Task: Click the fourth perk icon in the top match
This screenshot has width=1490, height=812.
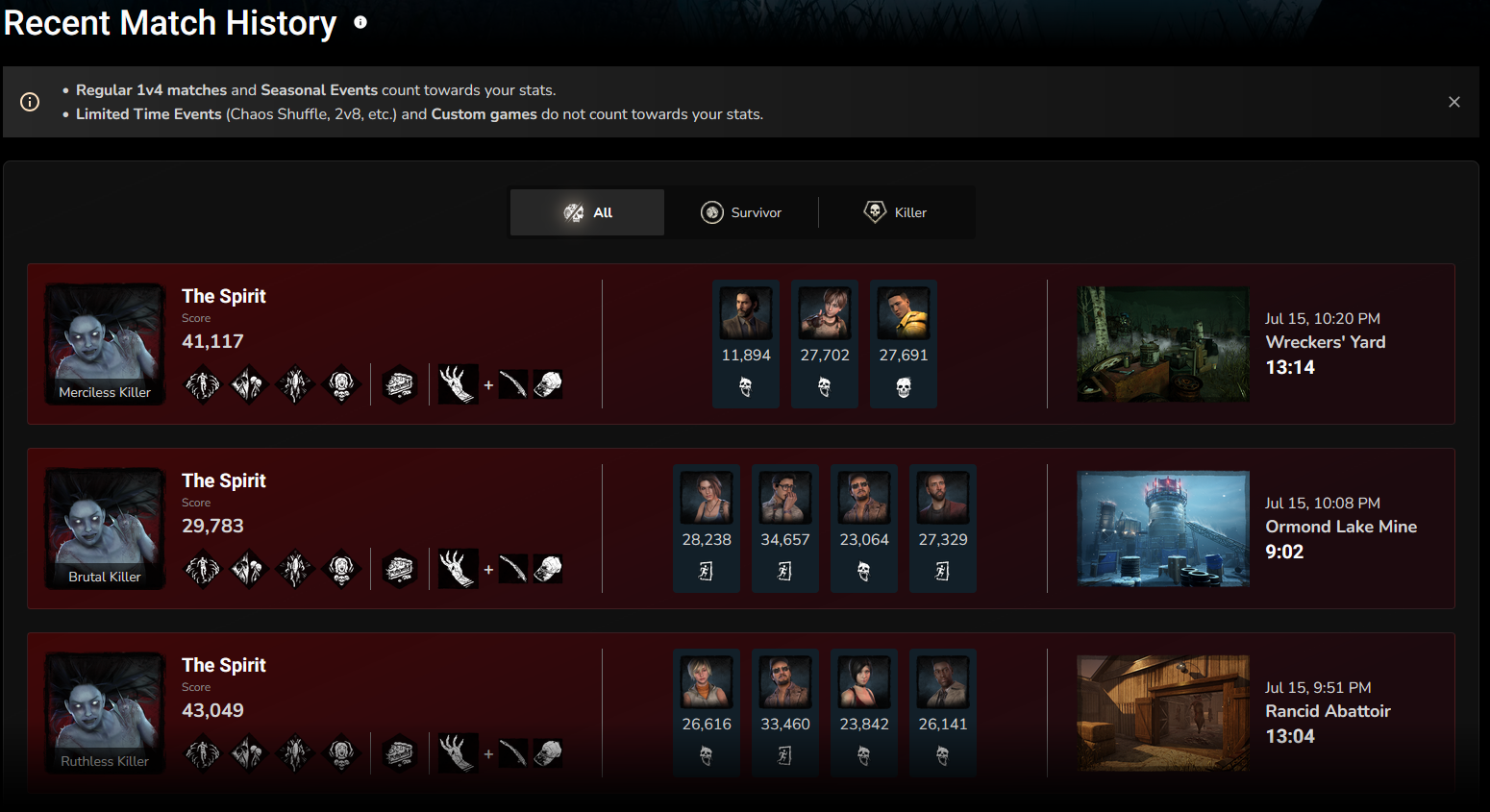Action: click(x=341, y=383)
